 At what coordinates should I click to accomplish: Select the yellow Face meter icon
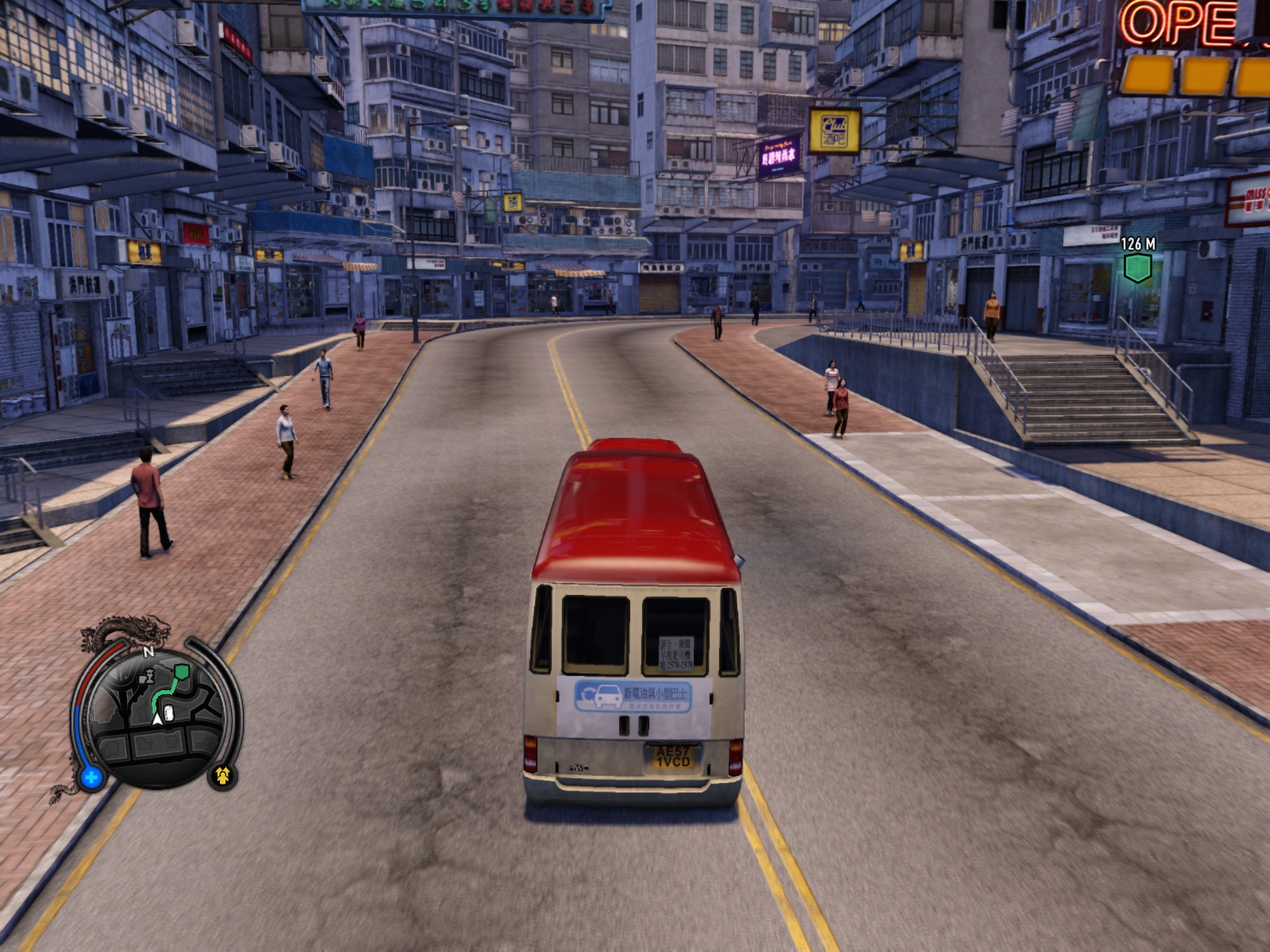tap(222, 774)
